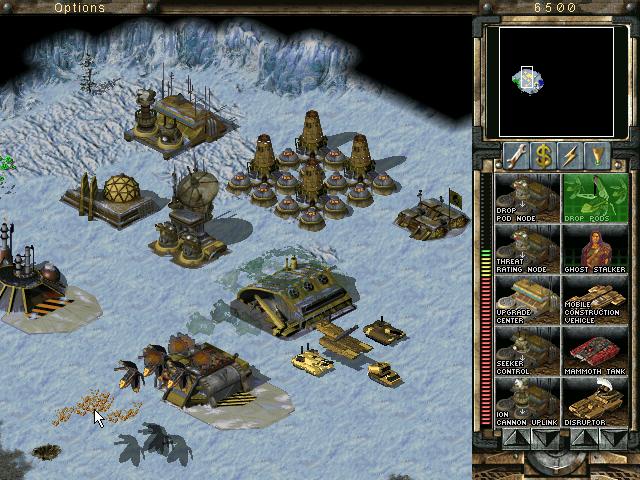Build a Drop Pod Node
Image resolution: width=640 pixels, height=480 pixels.
click(x=528, y=197)
